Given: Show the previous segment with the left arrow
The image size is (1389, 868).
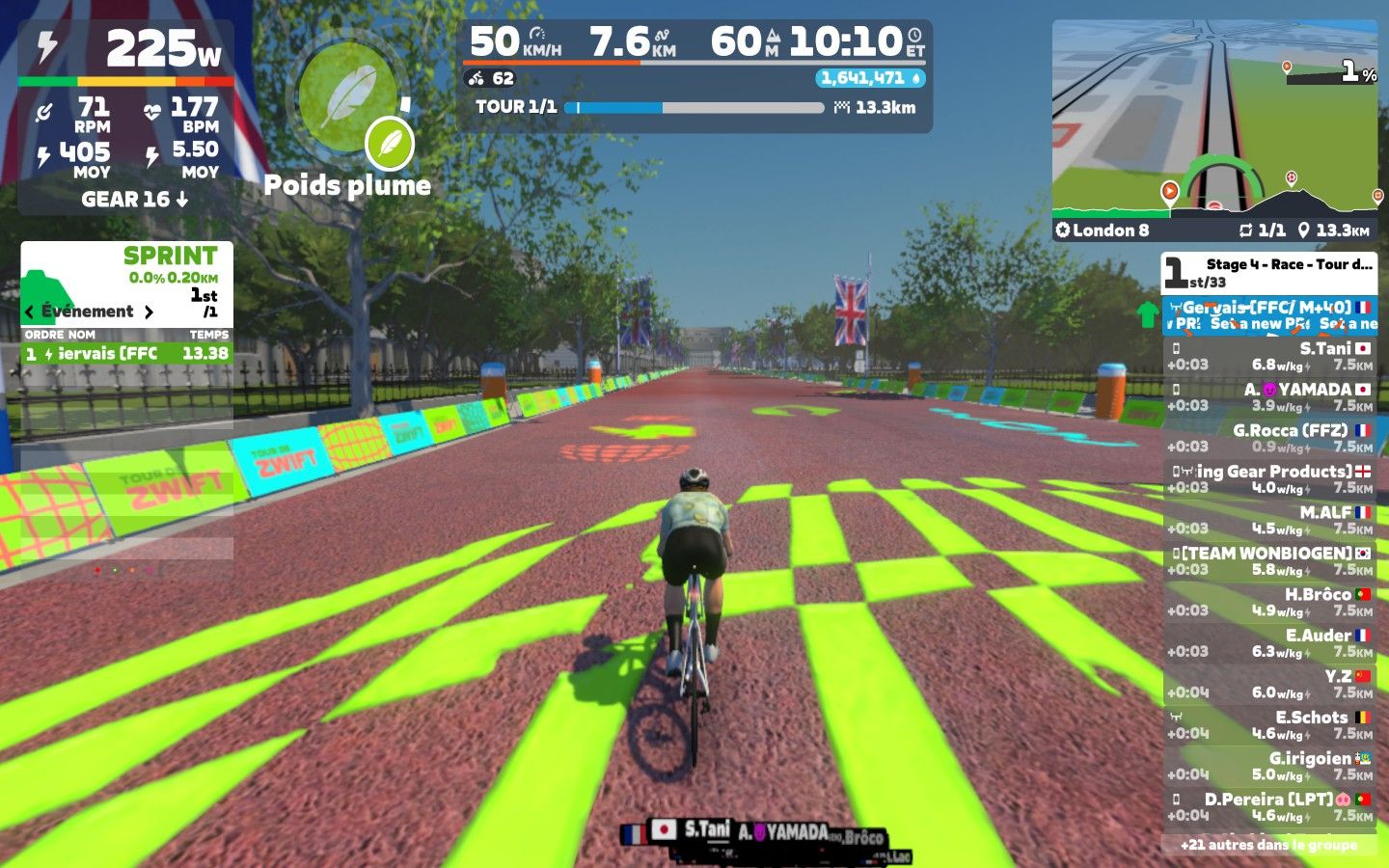Looking at the screenshot, I should [30, 312].
